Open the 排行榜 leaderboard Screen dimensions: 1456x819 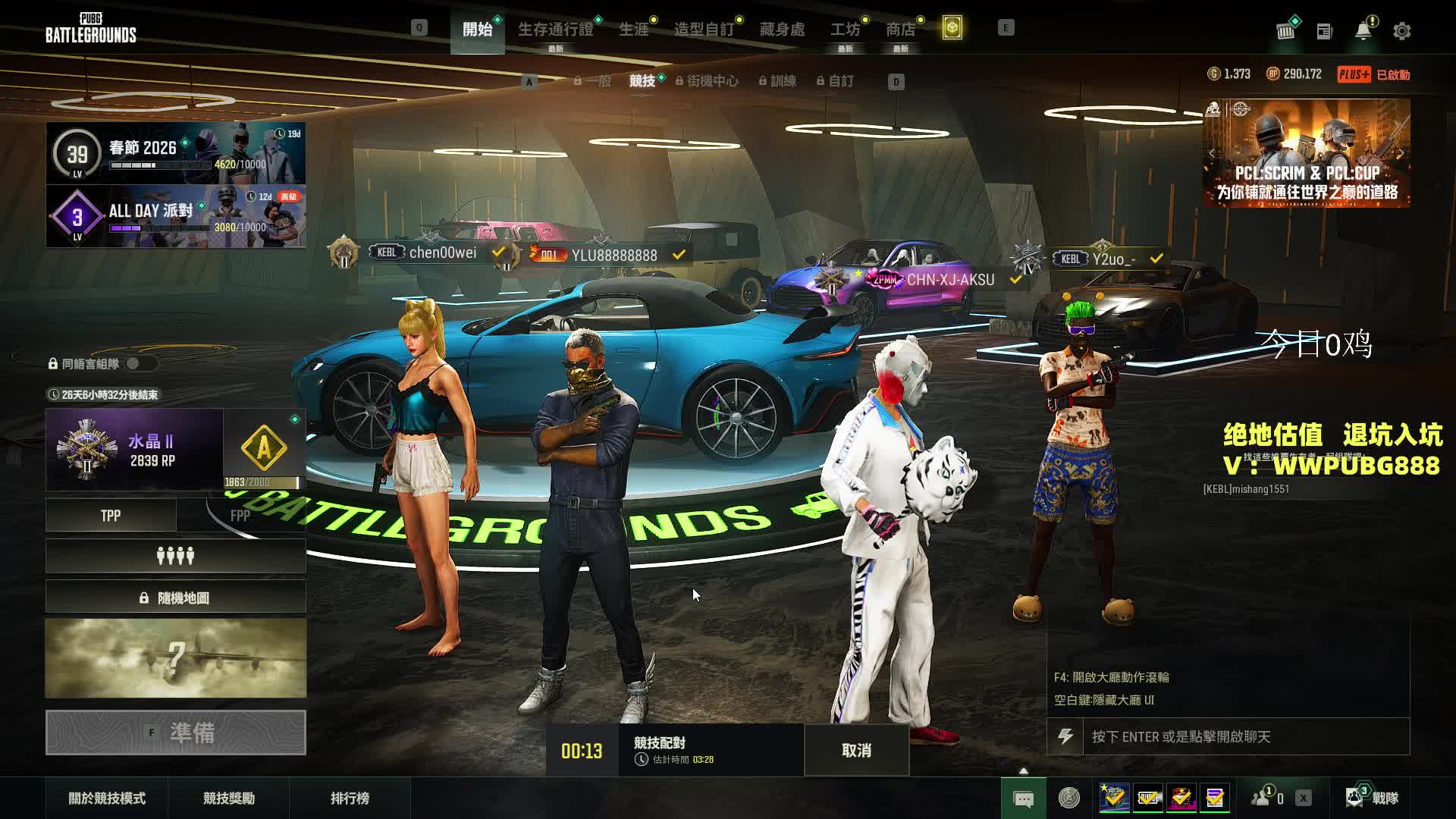click(350, 798)
